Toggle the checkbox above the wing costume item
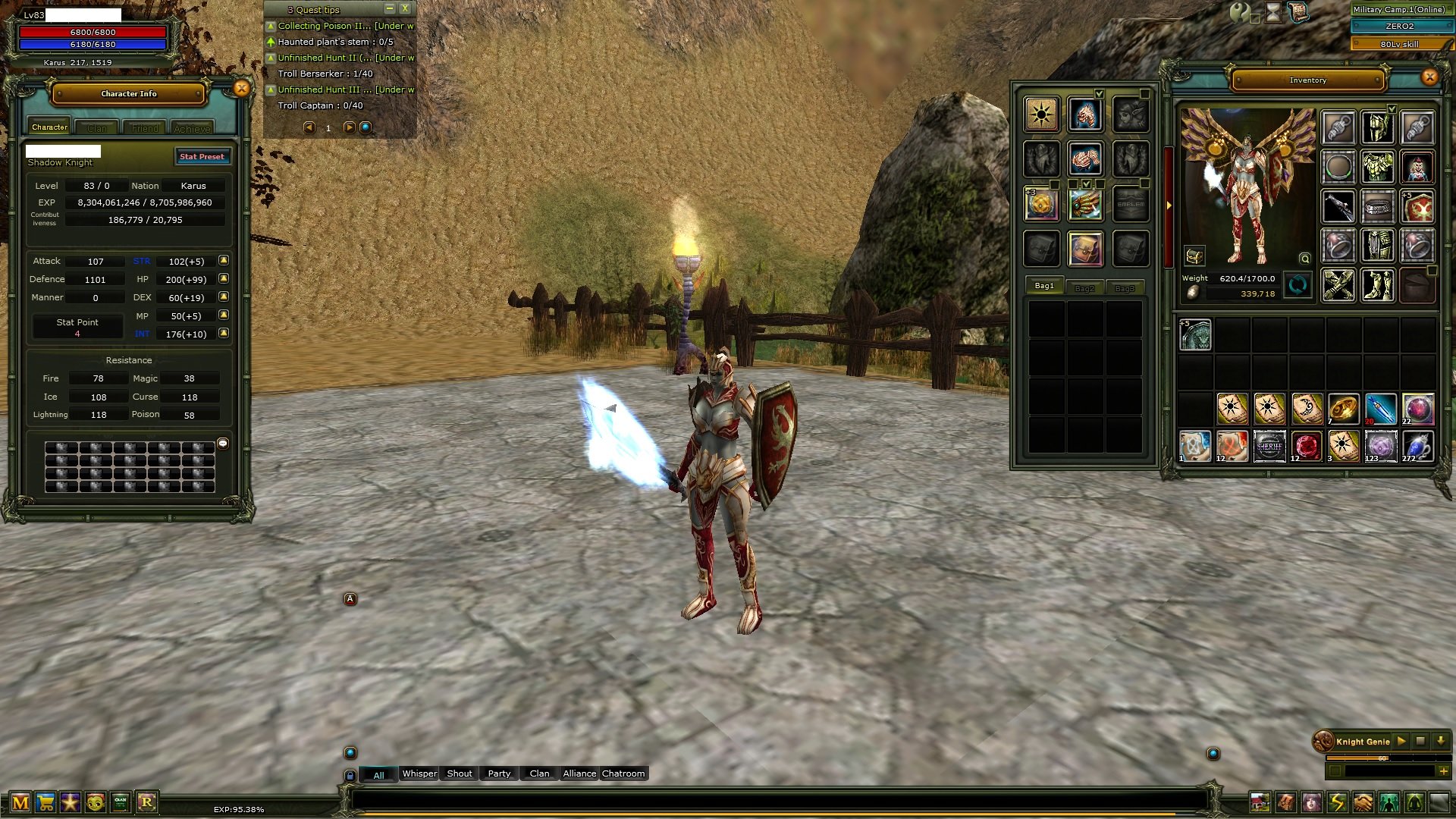This screenshot has width=1456, height=819. coord(1099,93)
